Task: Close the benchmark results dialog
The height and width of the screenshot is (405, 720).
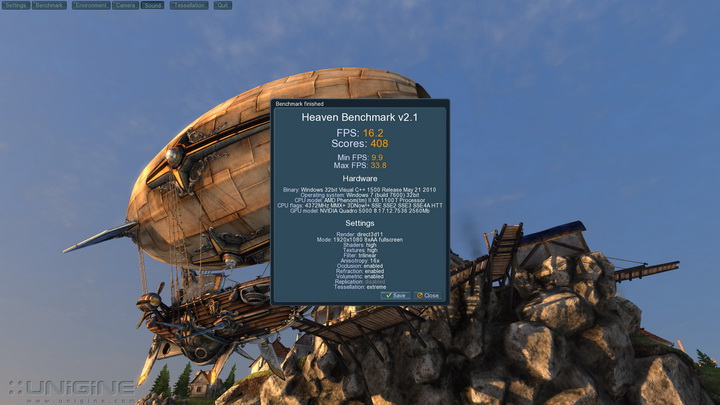Action: pos(428,296)
